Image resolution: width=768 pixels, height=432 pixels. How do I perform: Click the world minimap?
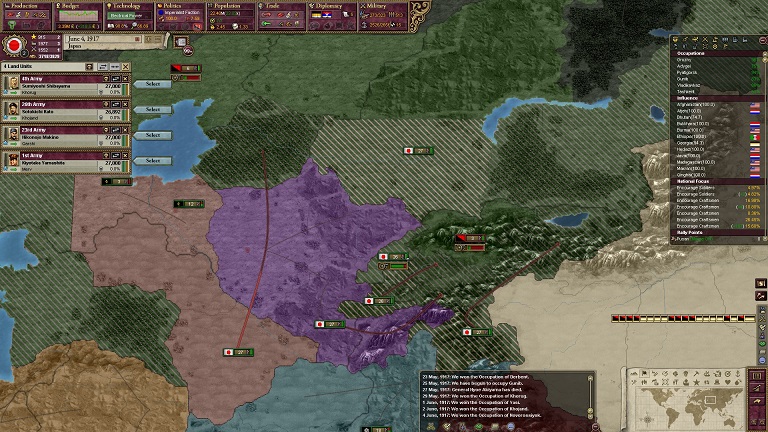pyautogui.click(x=692, y=398)
